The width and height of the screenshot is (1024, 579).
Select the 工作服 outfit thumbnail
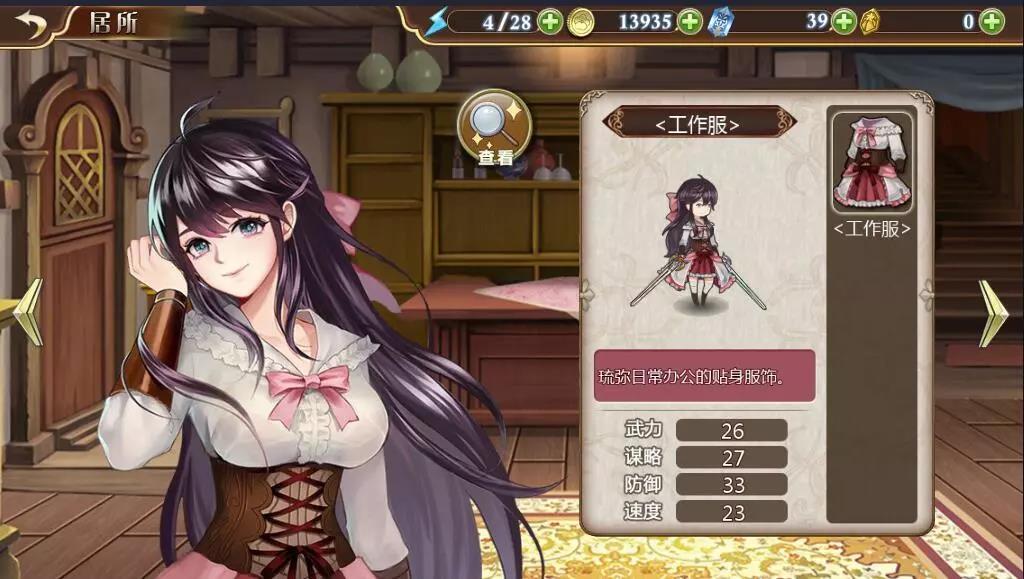pos(872,165)
